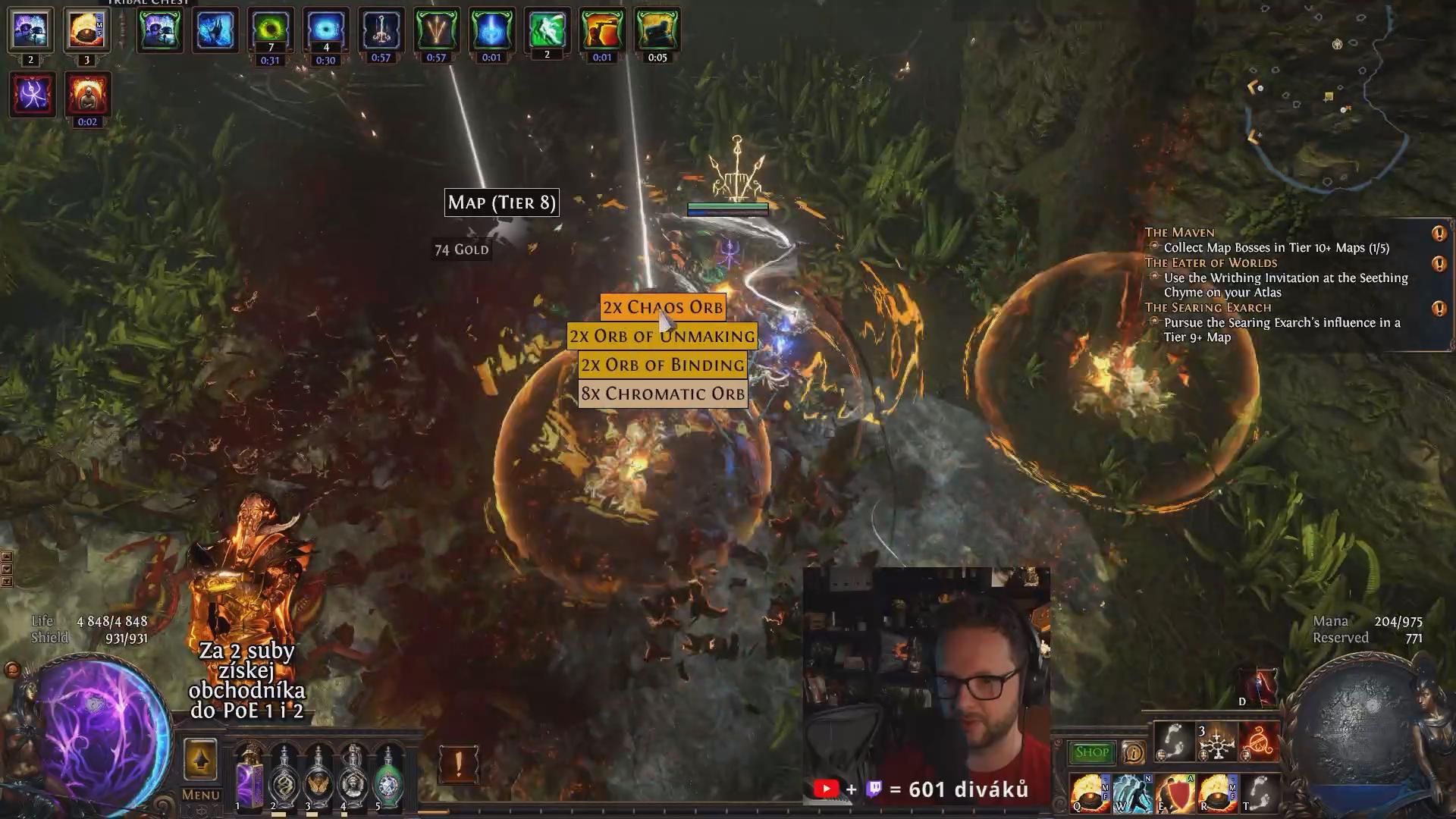This screenshot has width=1456, height=819.
Task: Activate the red shield skill on E
Action: tap(1175, 793)
